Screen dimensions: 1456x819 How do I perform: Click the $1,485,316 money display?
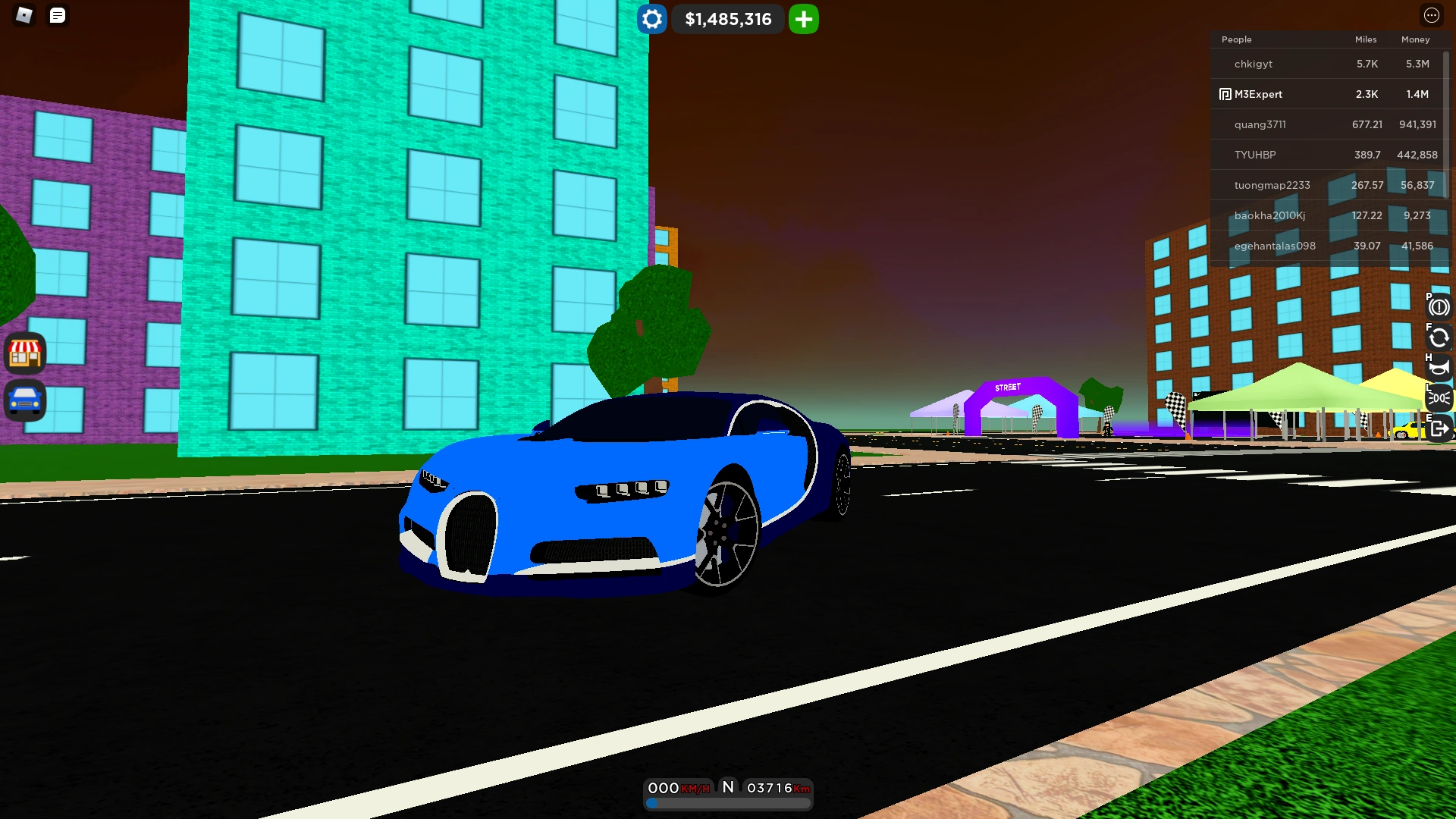point(727,19)
